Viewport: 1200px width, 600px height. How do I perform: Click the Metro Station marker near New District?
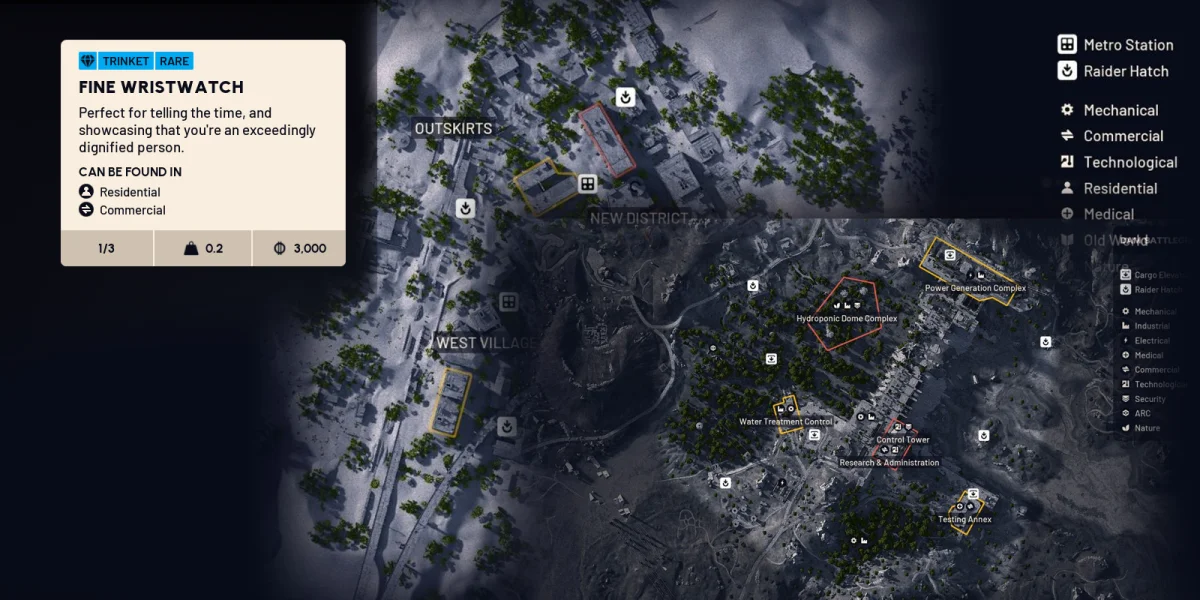point(587,184)
